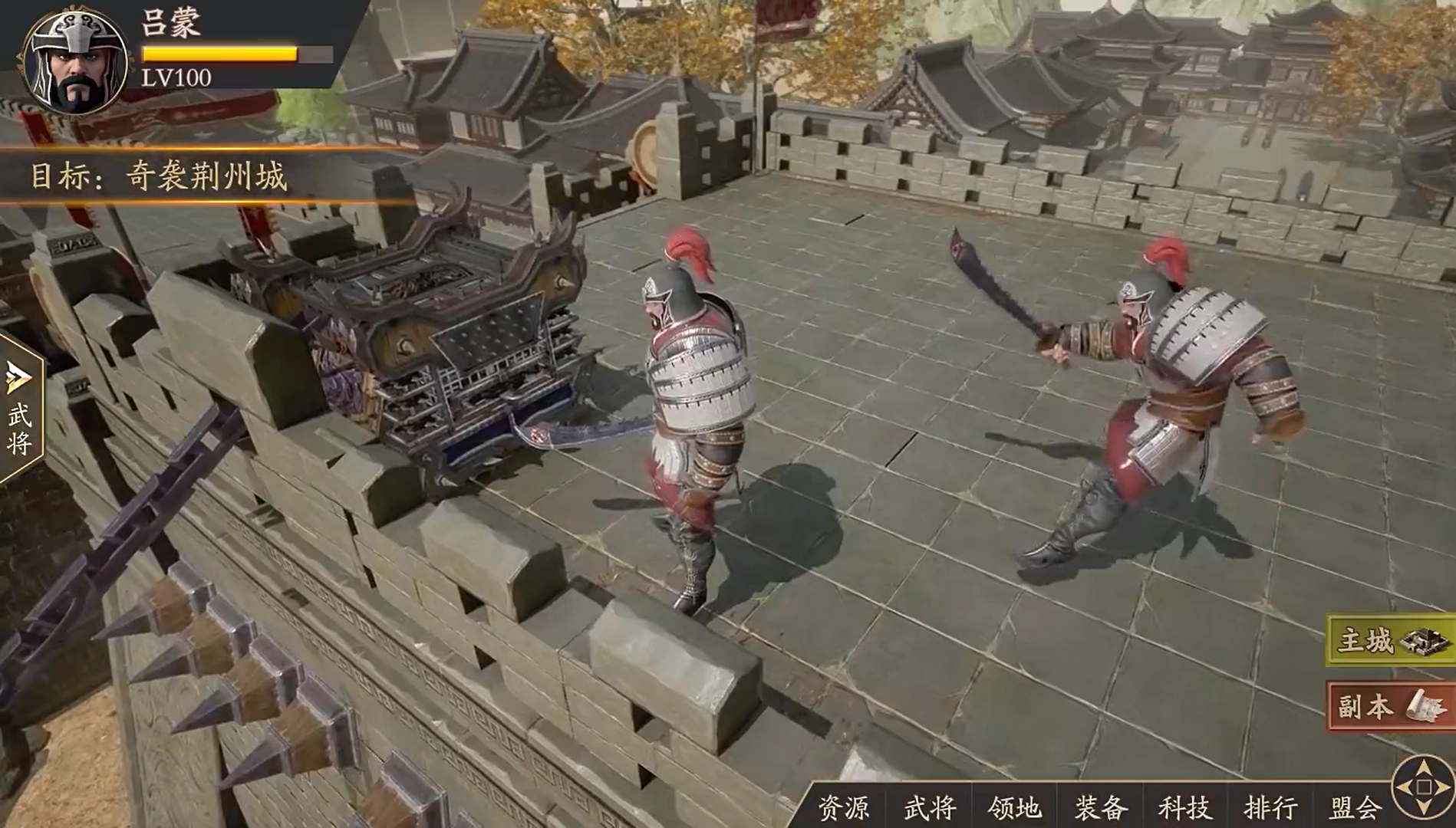
Task: Select 资源 in the bottom menu bar
Action: click(x=846, y=807)
